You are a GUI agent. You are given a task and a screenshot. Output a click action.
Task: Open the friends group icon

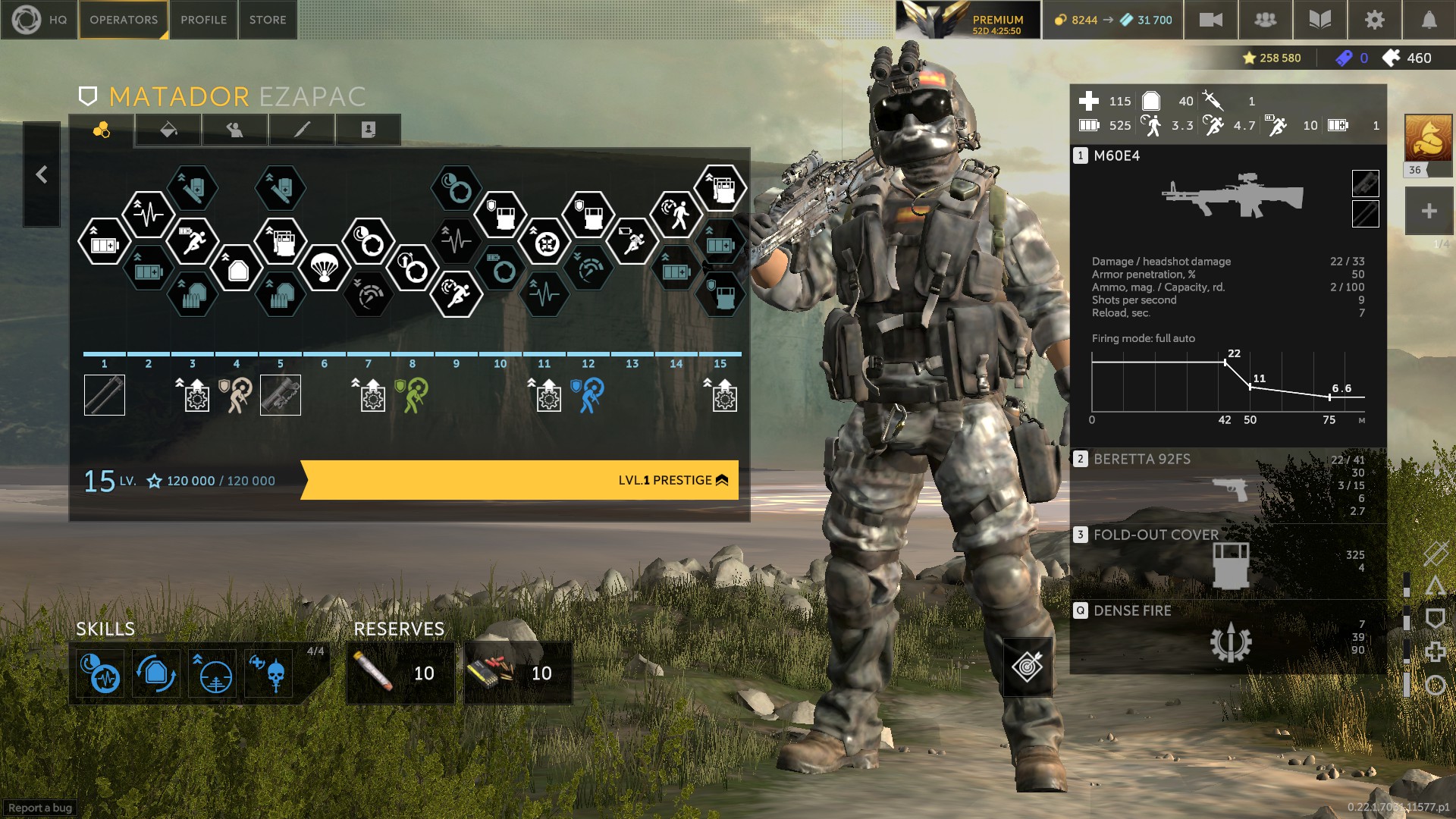coord(1265,20)
